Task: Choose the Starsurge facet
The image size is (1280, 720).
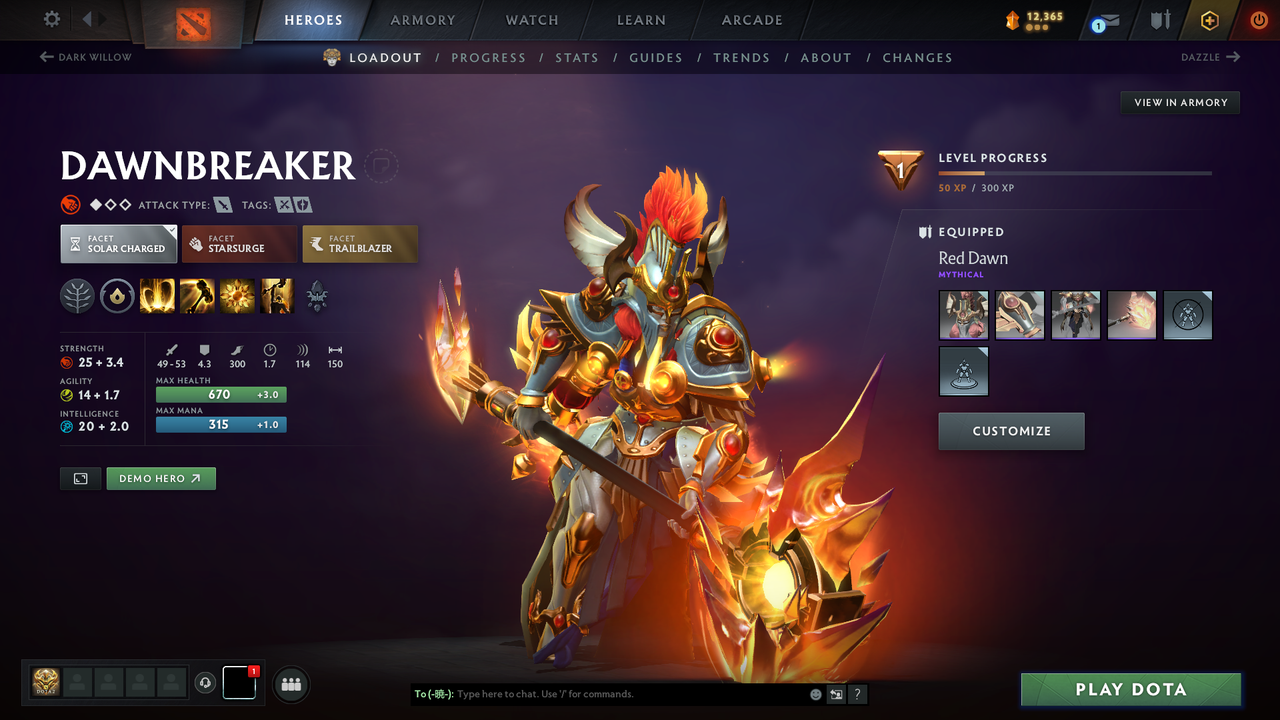Action: (x=239, y=244)
